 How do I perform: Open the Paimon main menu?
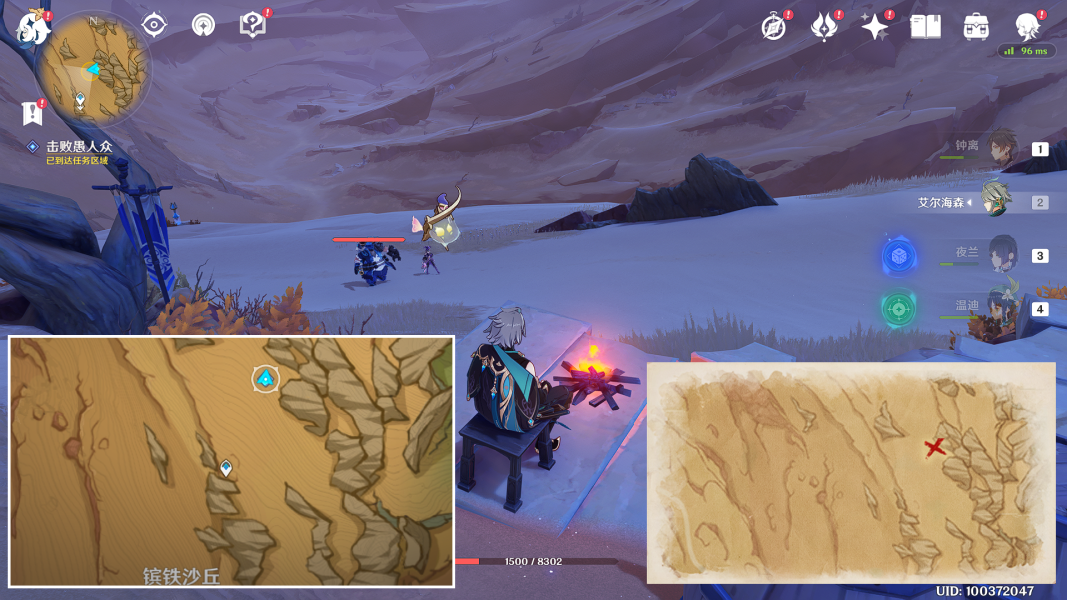click(33, 27)
